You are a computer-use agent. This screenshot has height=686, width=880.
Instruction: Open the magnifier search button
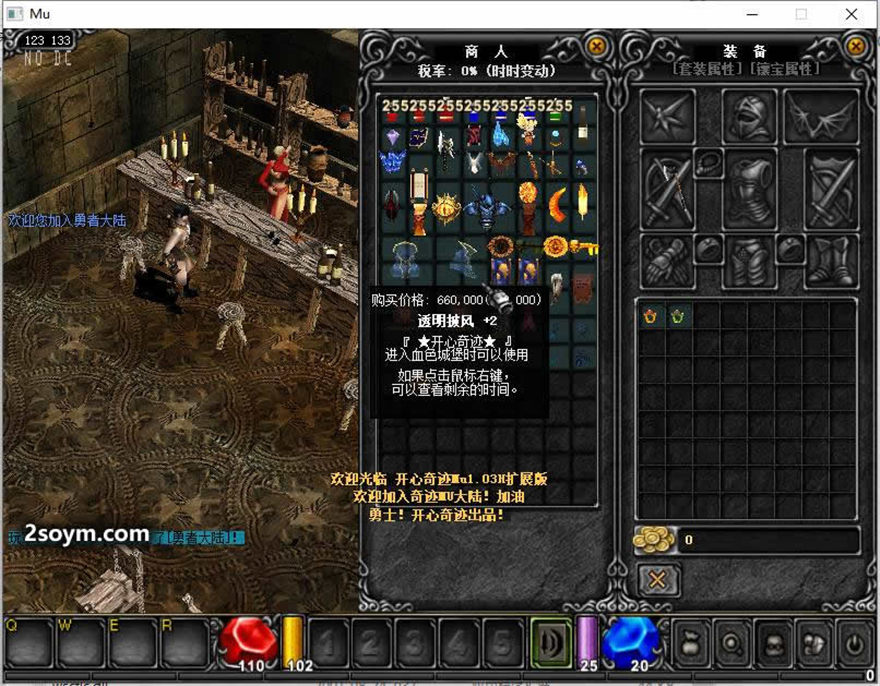[x=731, y=641]
